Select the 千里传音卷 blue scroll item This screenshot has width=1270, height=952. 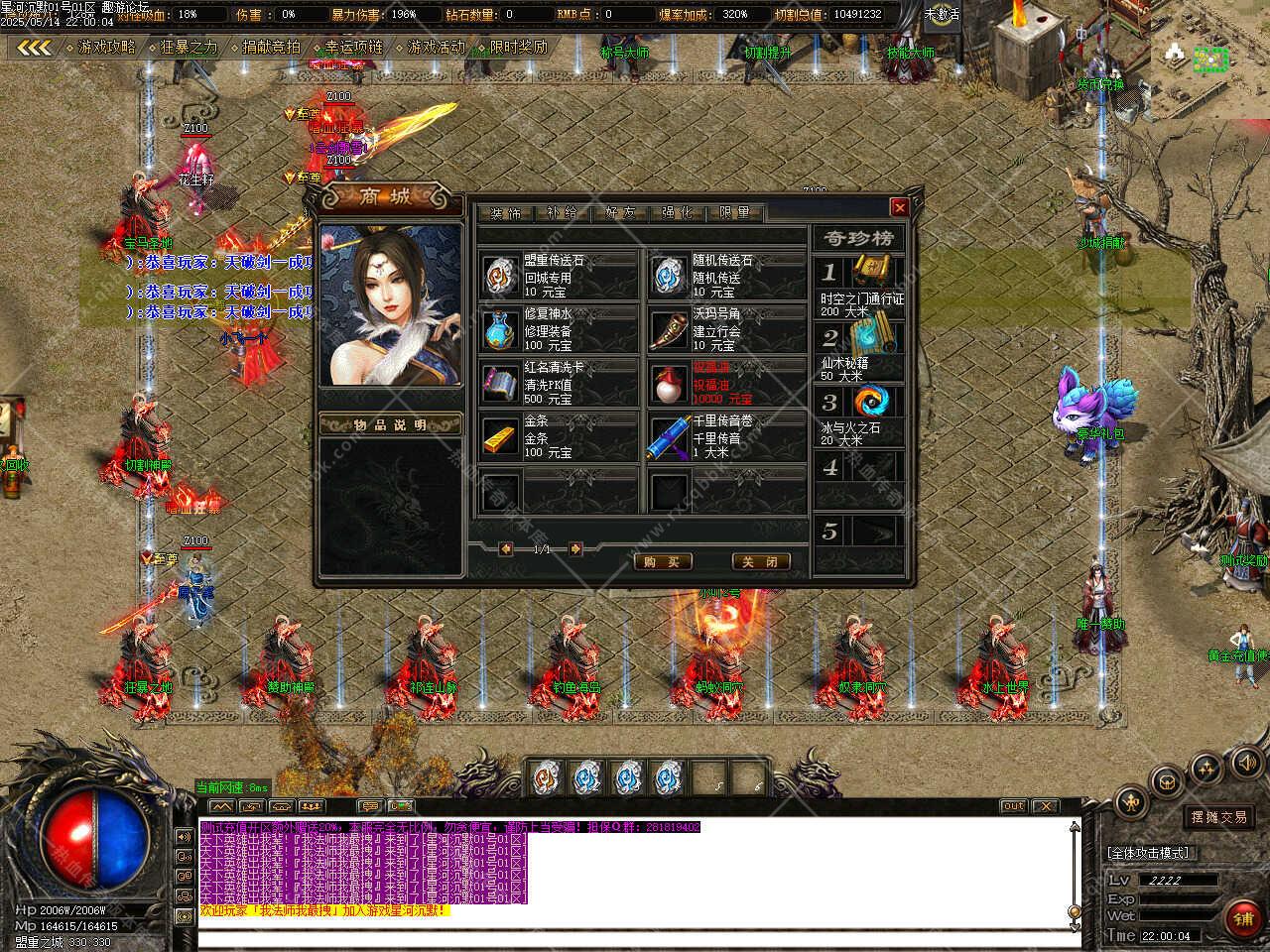click(668, 437)
